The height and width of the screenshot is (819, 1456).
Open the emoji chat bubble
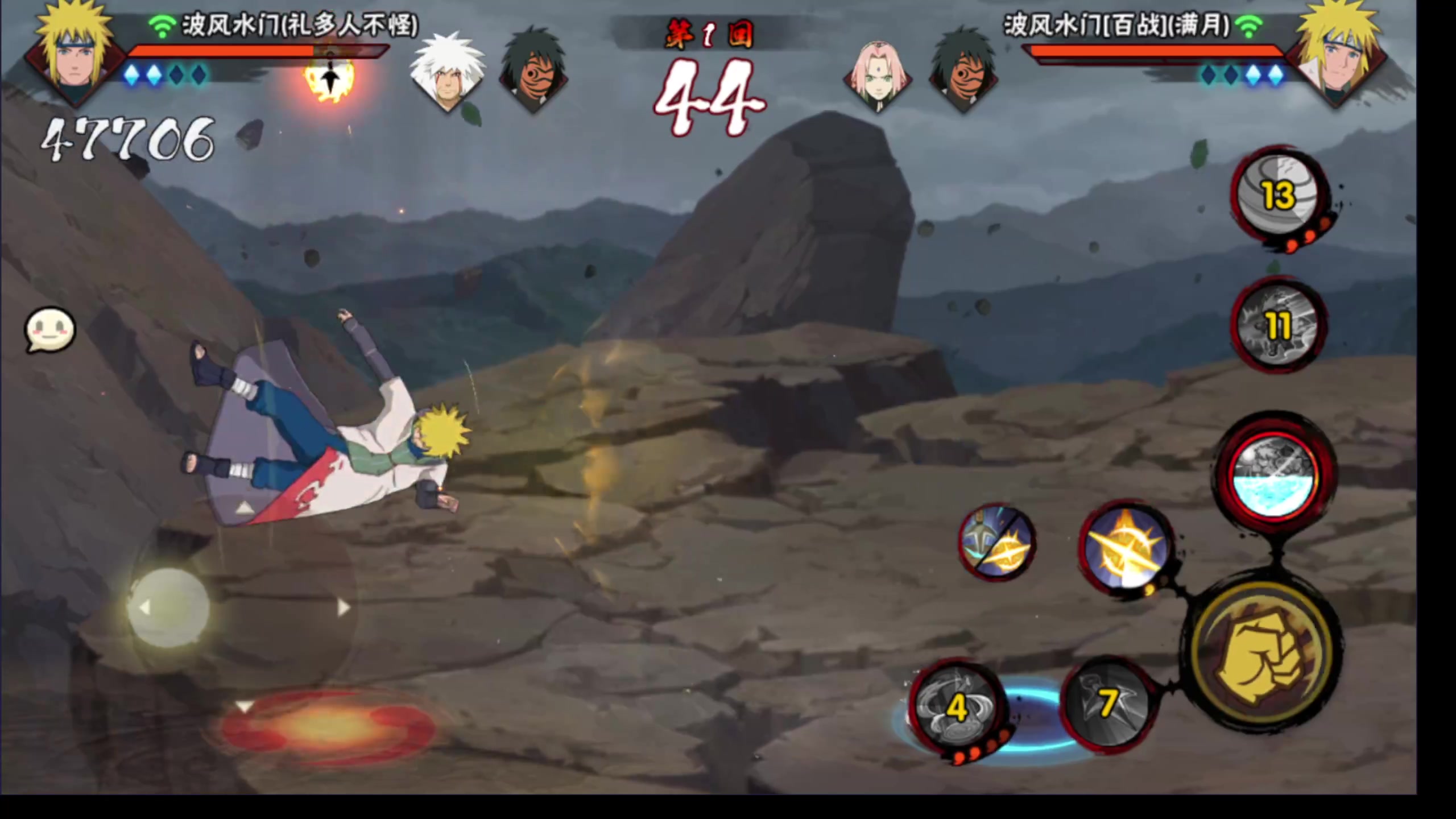50,330
